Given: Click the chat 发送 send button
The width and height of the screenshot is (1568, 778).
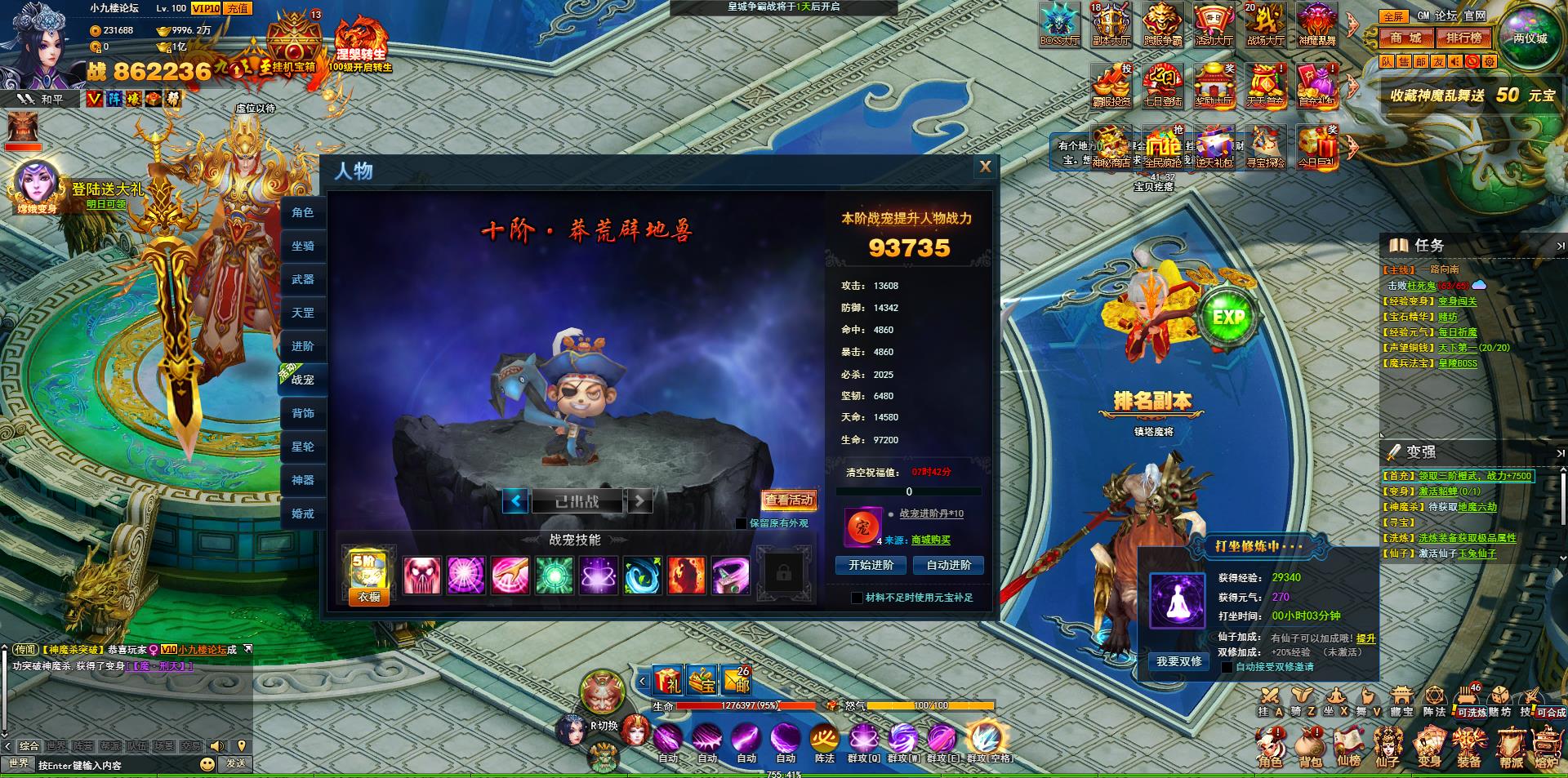Looking at the screenshot, I should (x=236, y=763).
